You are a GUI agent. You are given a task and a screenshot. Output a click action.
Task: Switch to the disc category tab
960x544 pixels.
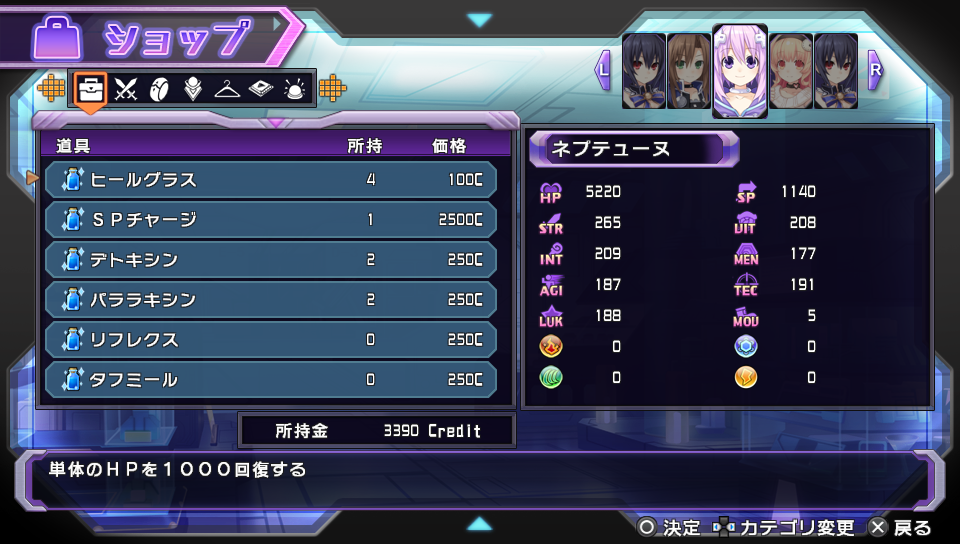pos(260,89)
